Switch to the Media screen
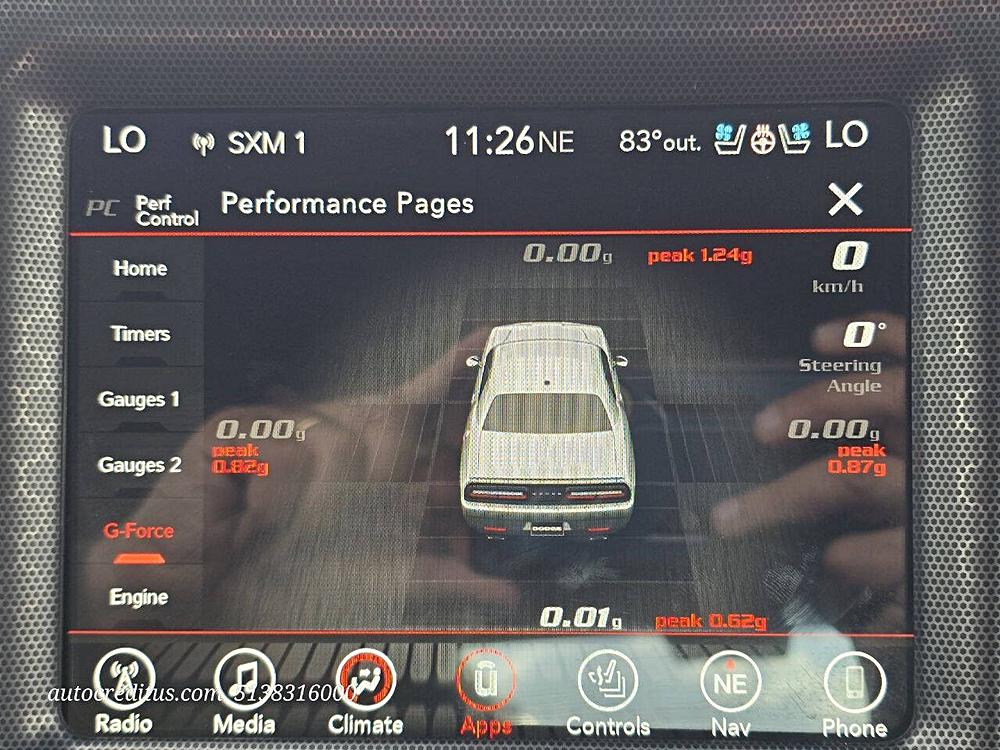 [x=245, y=692]
